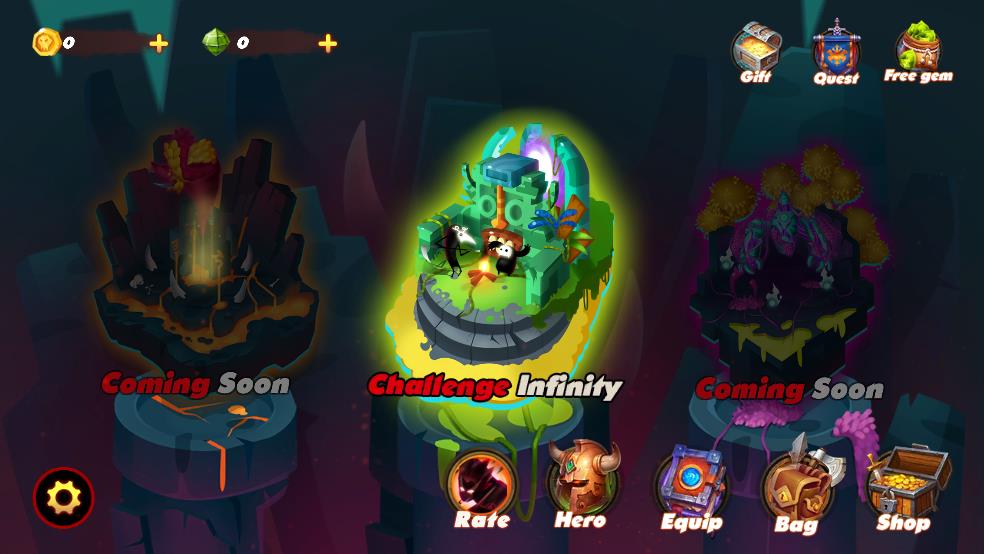Open the Gift chest
The image size is (984, 554).
pos(755,50)
